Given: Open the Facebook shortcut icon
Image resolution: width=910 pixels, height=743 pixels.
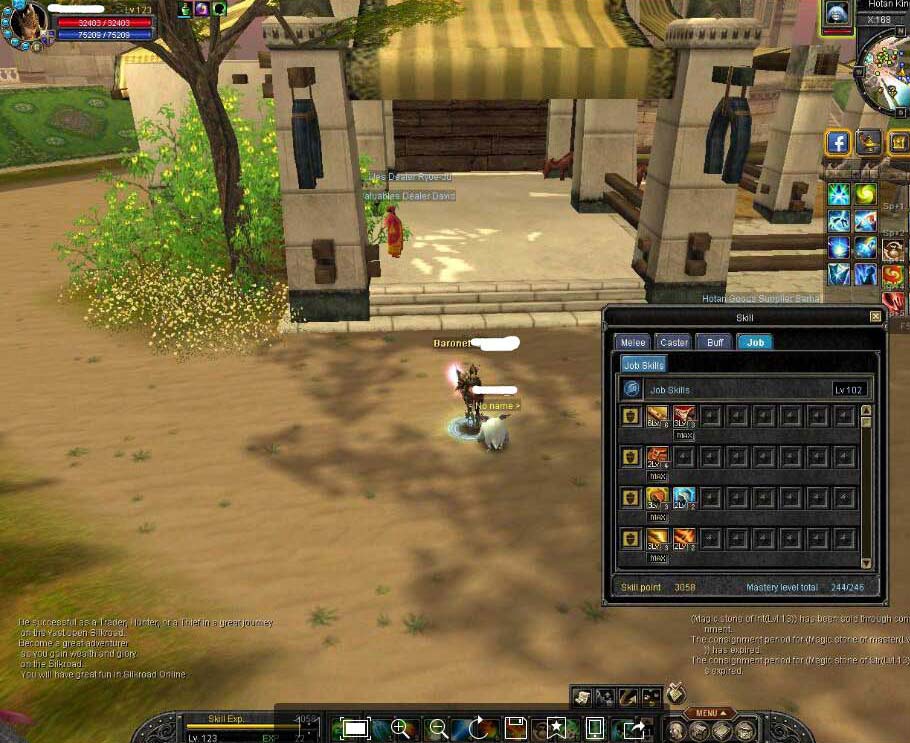Looking at the screenshot, I should 838,143.
